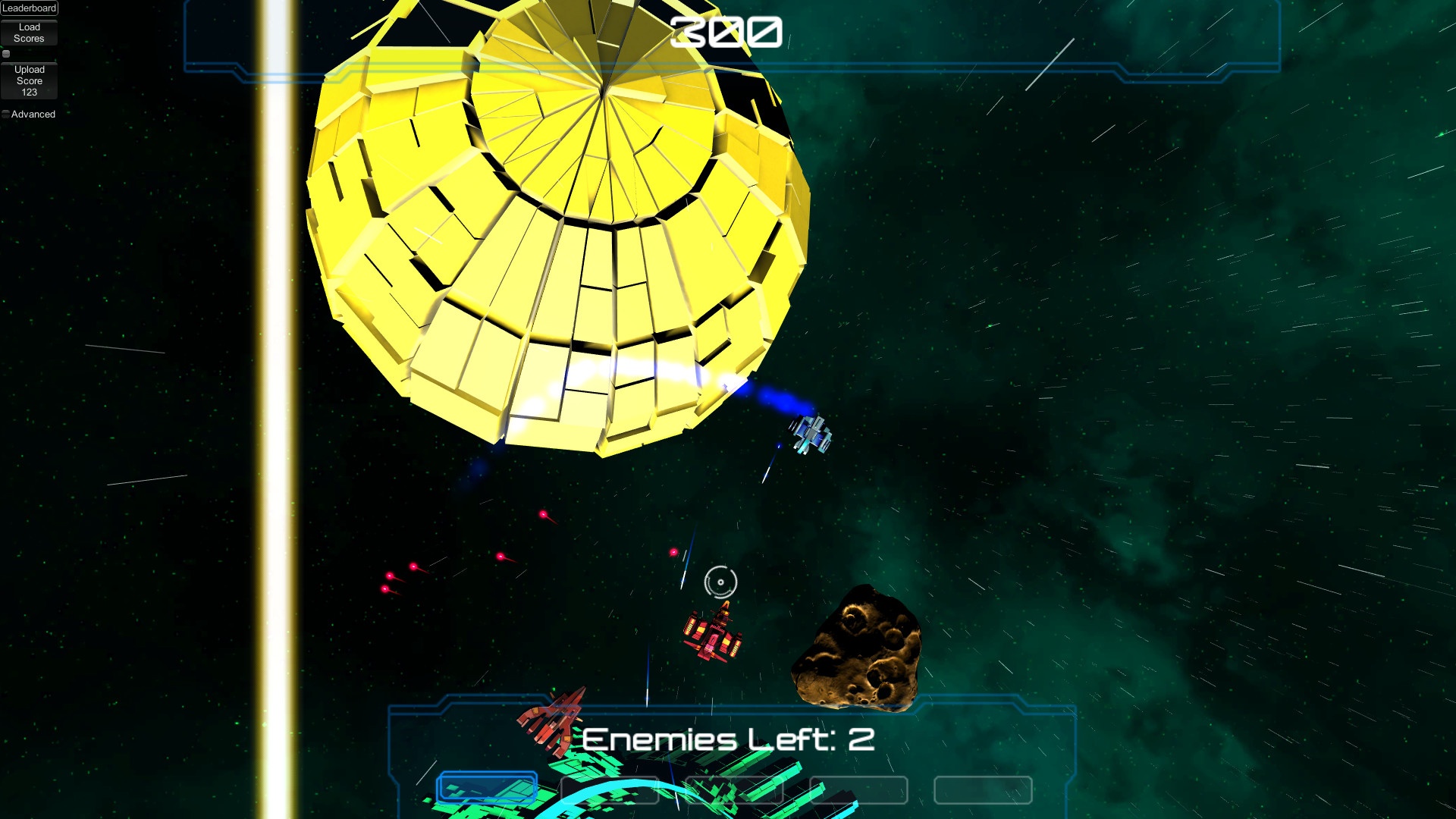
Task: Tick the small unlabeled box under Load Scores
Action: [x=6, y=54]
